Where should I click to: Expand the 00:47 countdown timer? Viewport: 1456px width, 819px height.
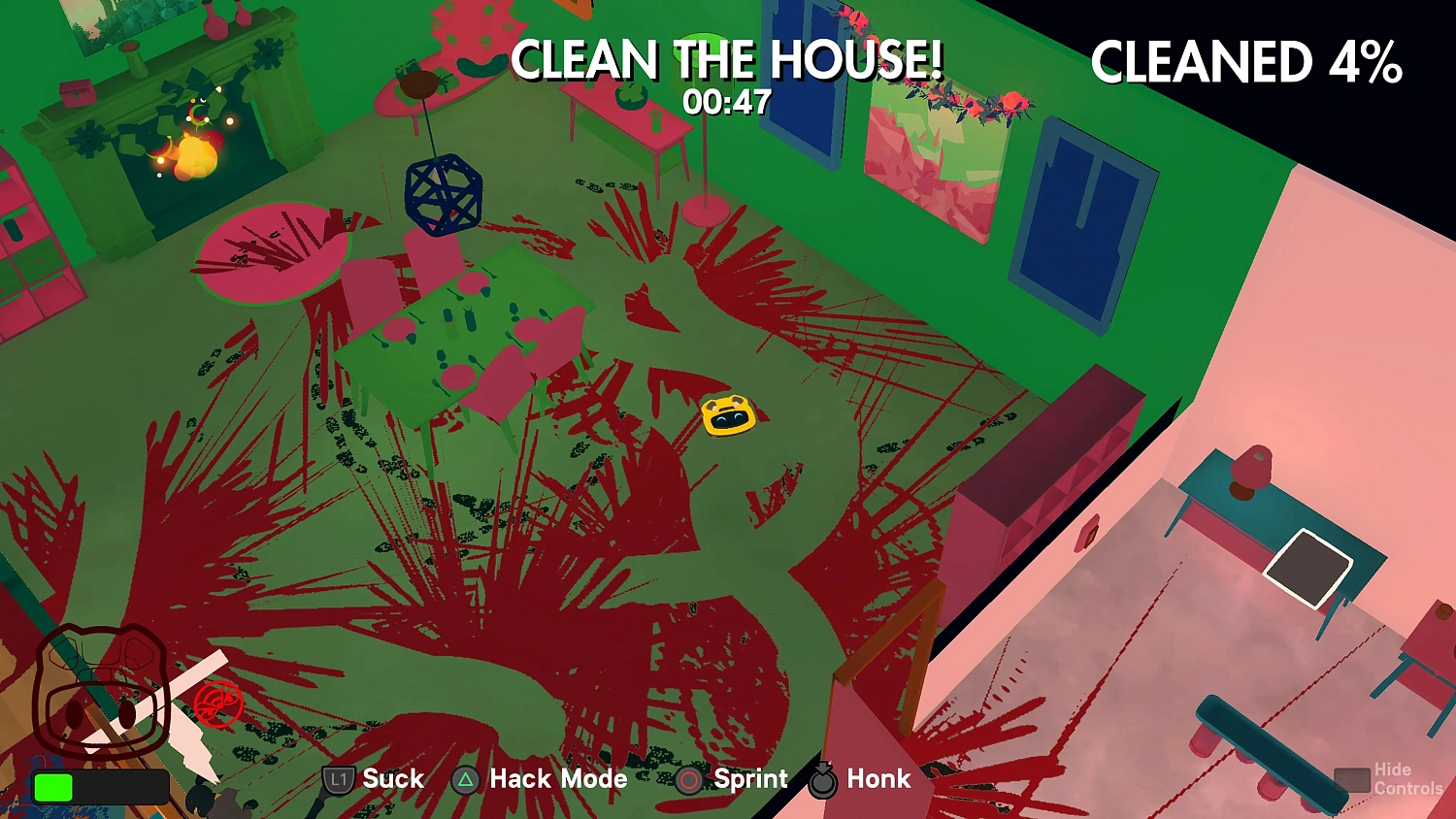[727, 99]
